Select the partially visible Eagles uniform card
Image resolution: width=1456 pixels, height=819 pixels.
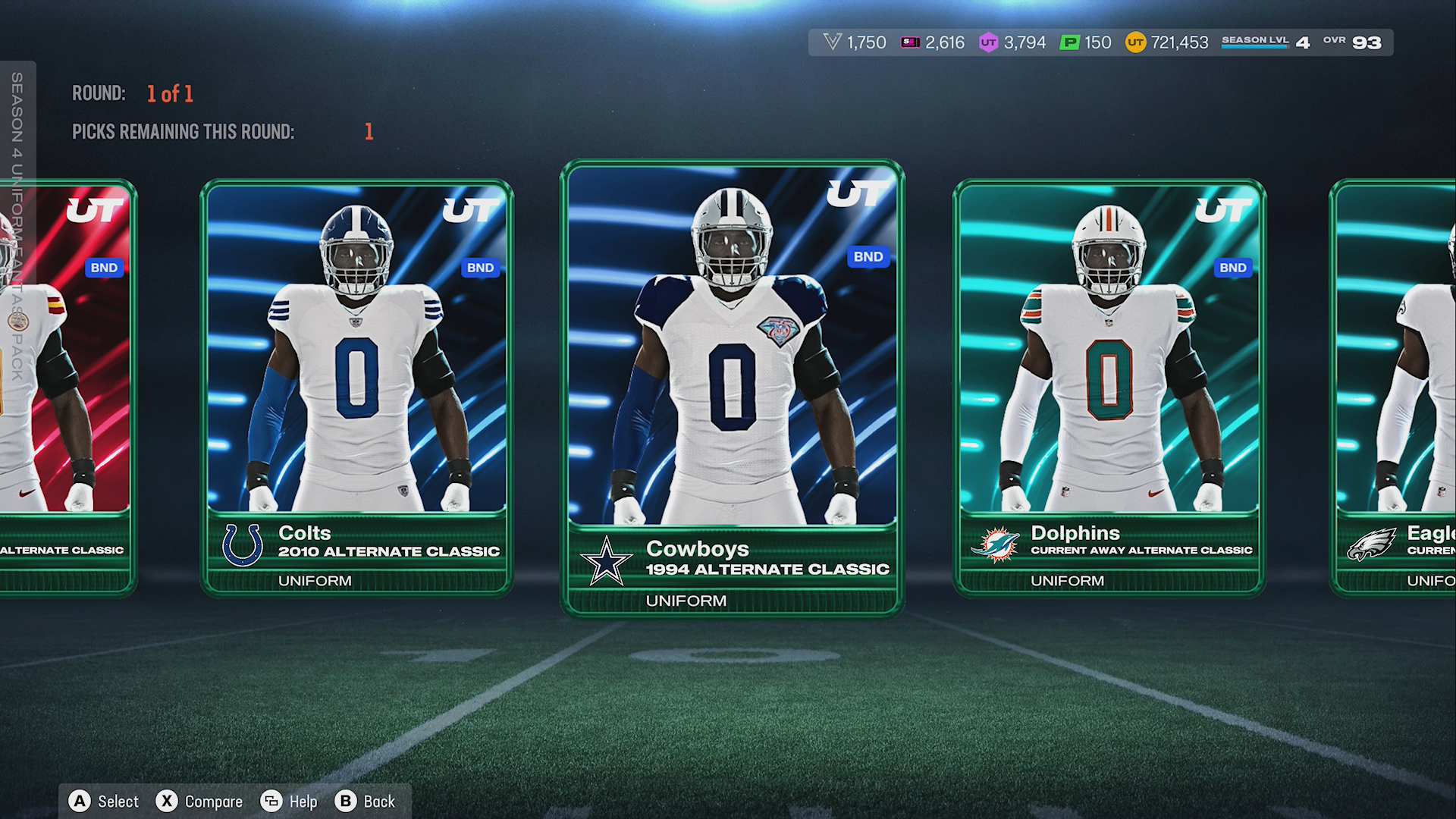[1394, 387]
